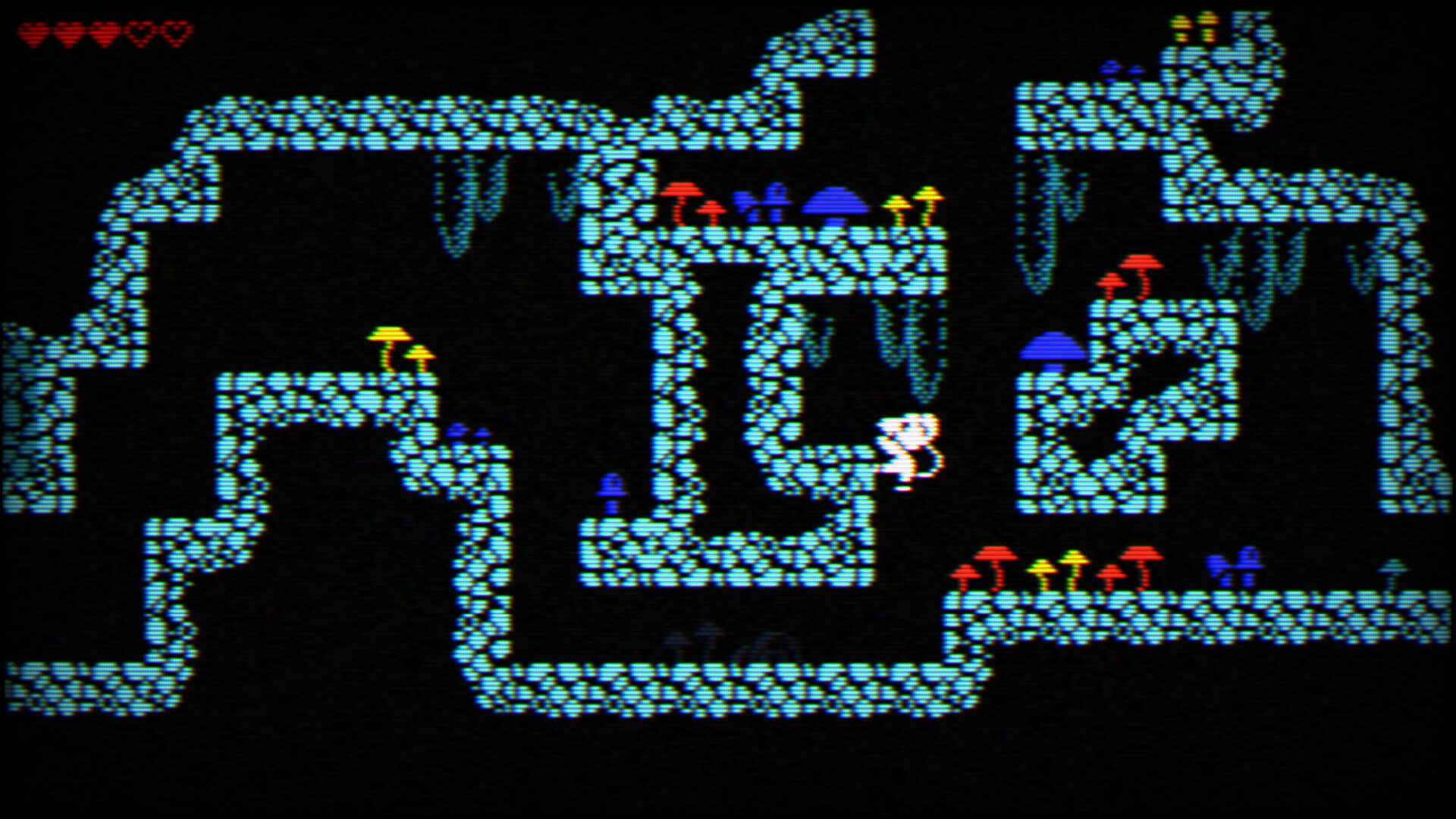Click the third filled red heart

tap(103, 32)
